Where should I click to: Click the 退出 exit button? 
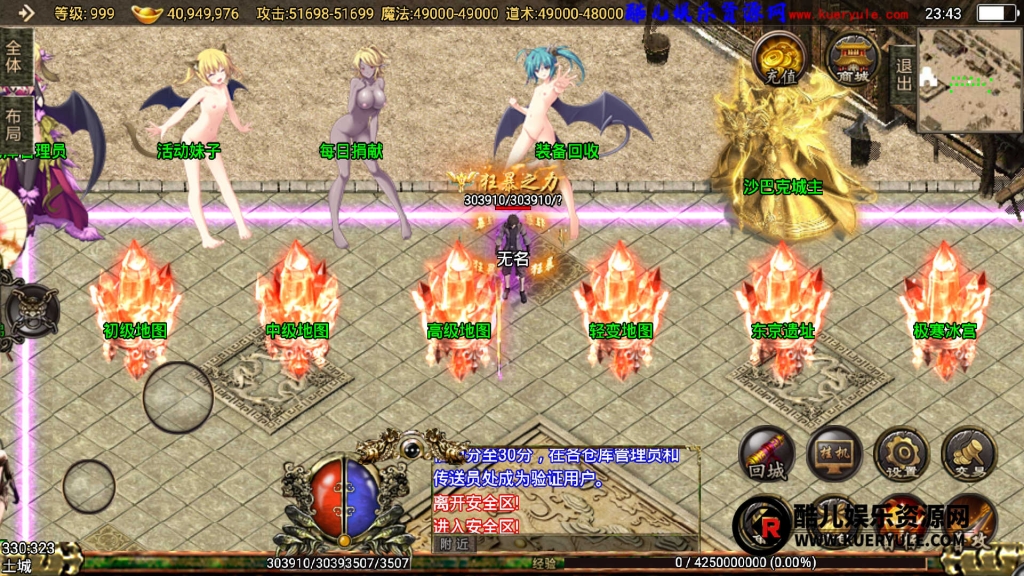pos(903,75)
